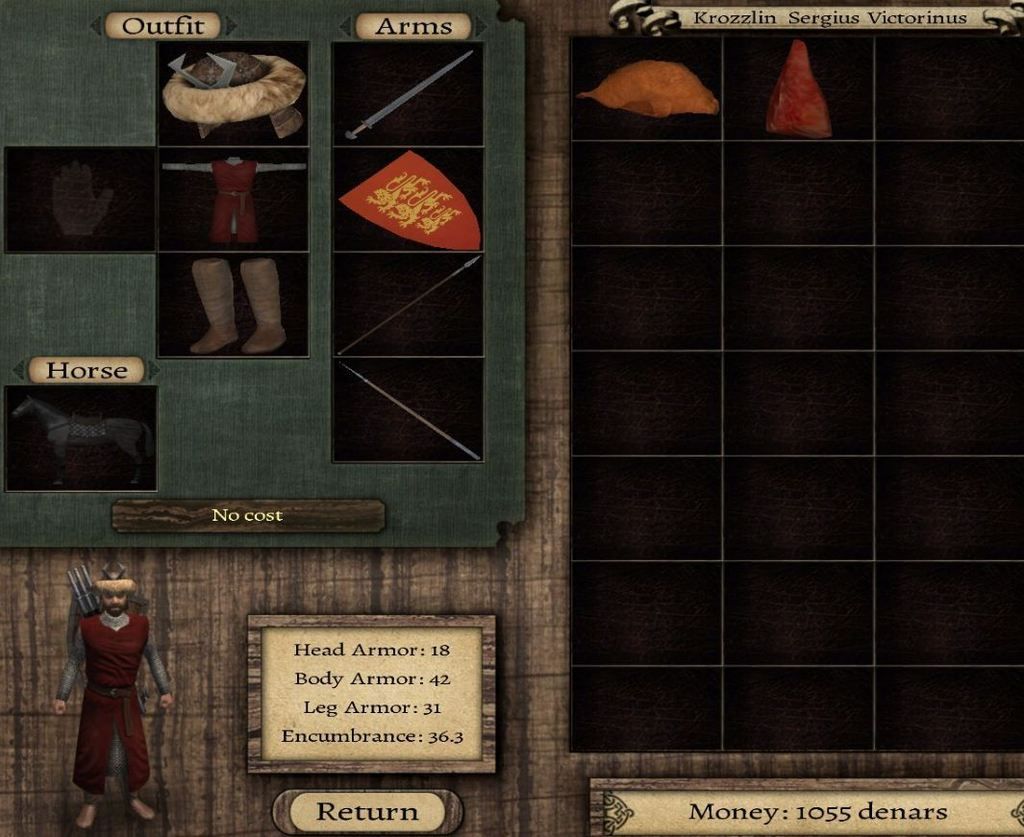Viewport: 1024px width, 837px height.
Task: Select the tan leather boots slot
Action: [233, 304]
